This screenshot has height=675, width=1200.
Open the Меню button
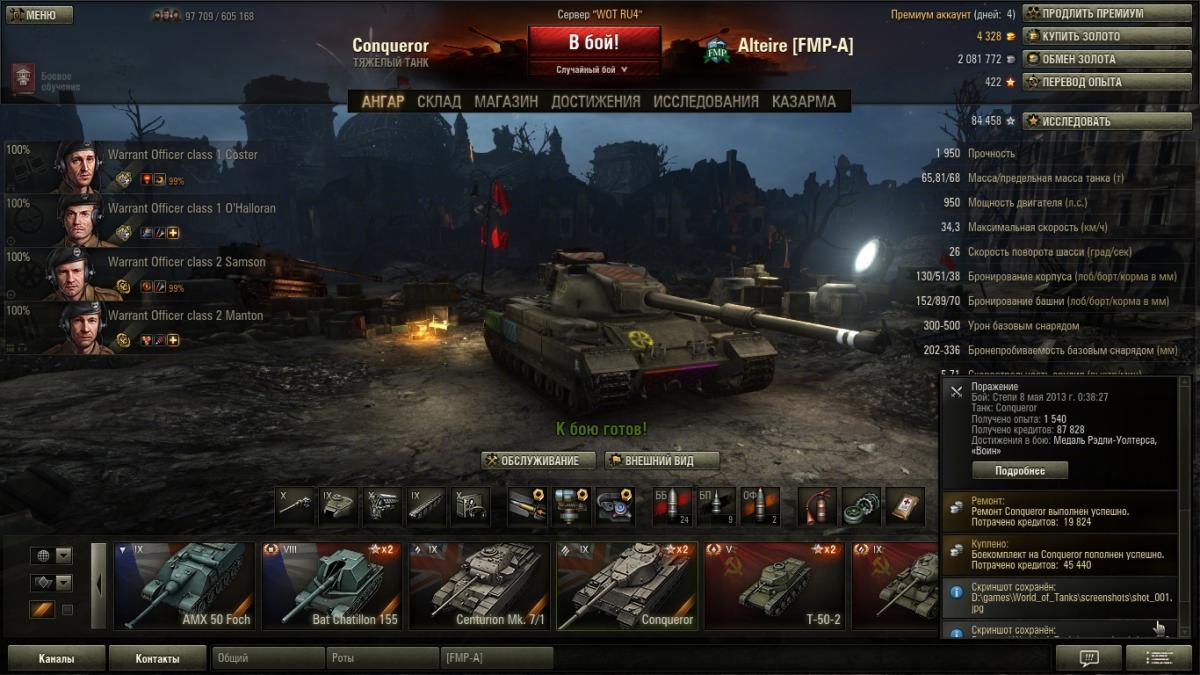(39, 15)
